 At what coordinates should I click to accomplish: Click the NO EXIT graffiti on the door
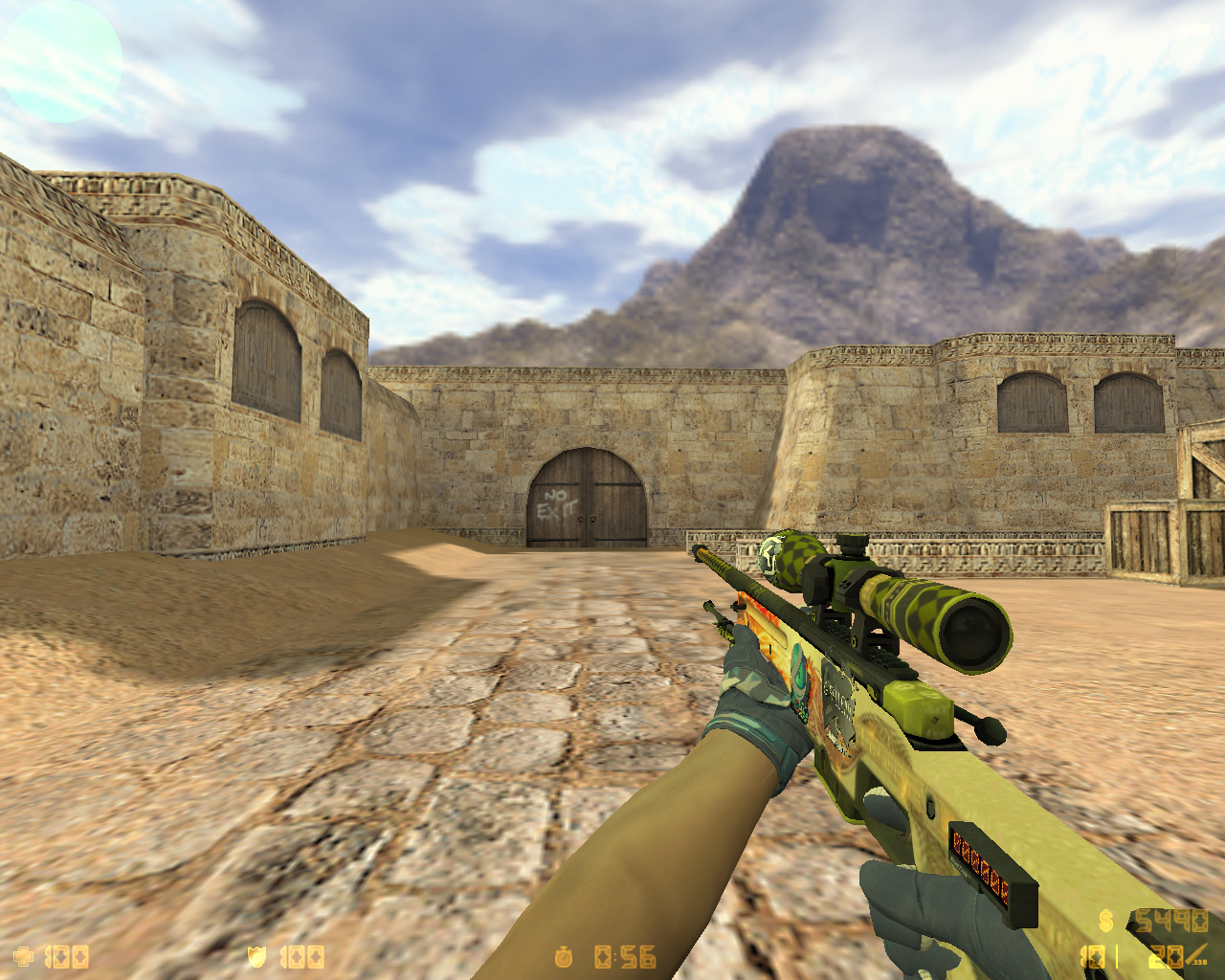click(558, 501)
